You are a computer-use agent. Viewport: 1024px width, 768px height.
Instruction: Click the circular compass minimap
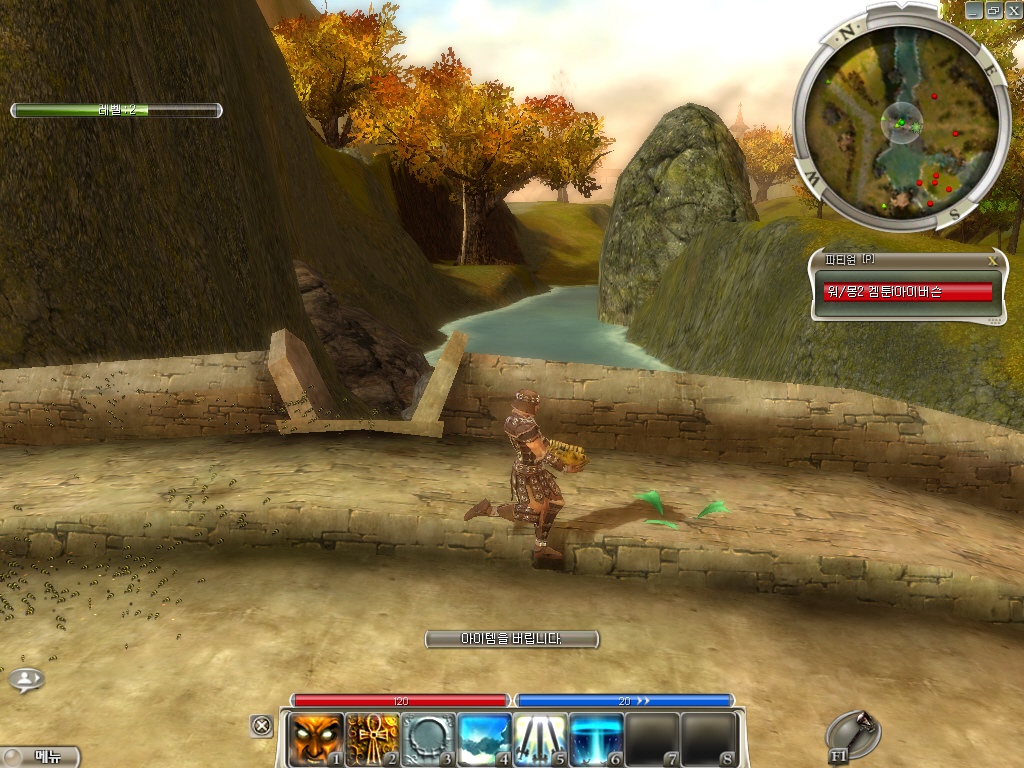897,121
